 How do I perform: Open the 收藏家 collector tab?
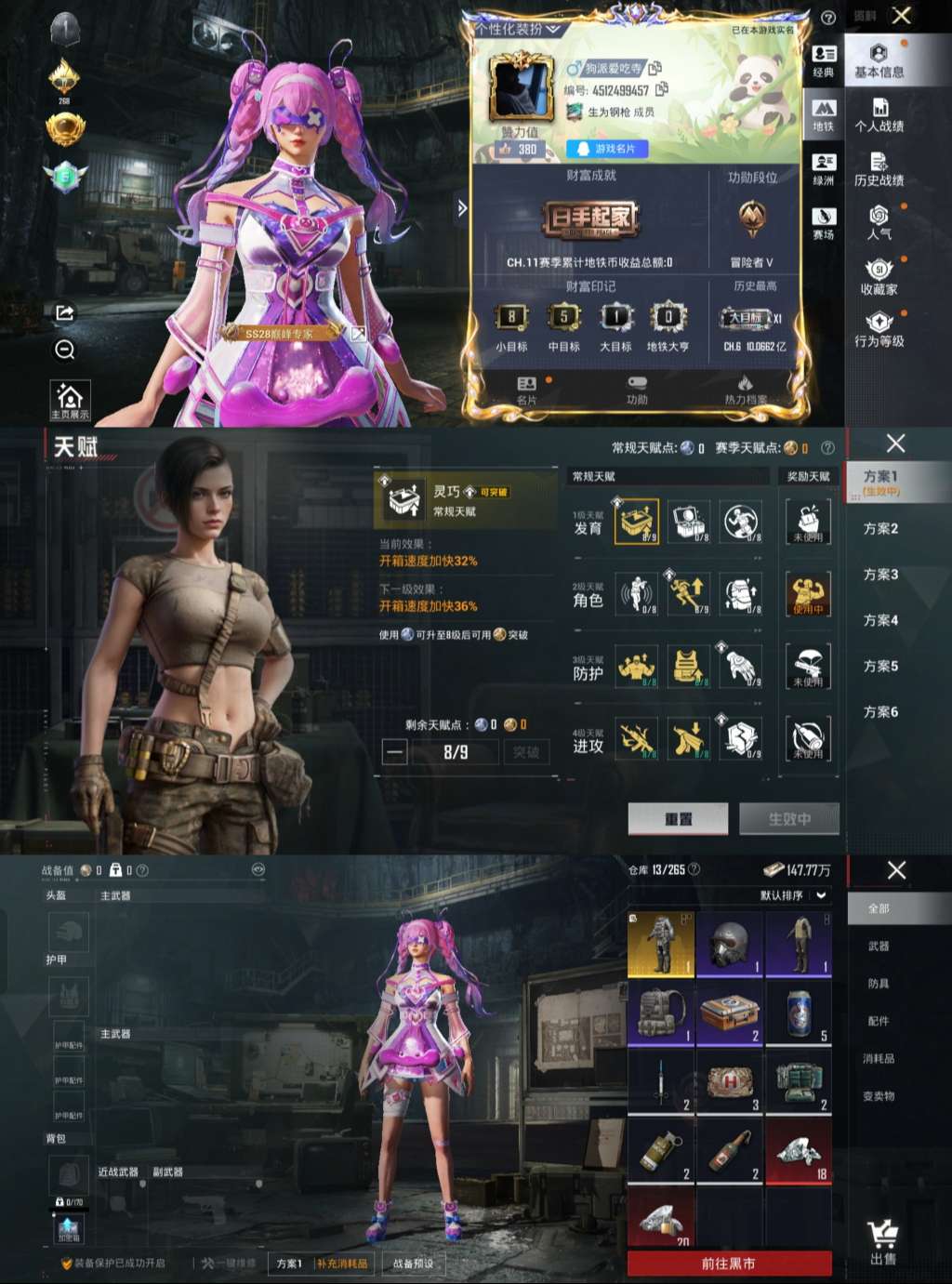click(879, 277)
